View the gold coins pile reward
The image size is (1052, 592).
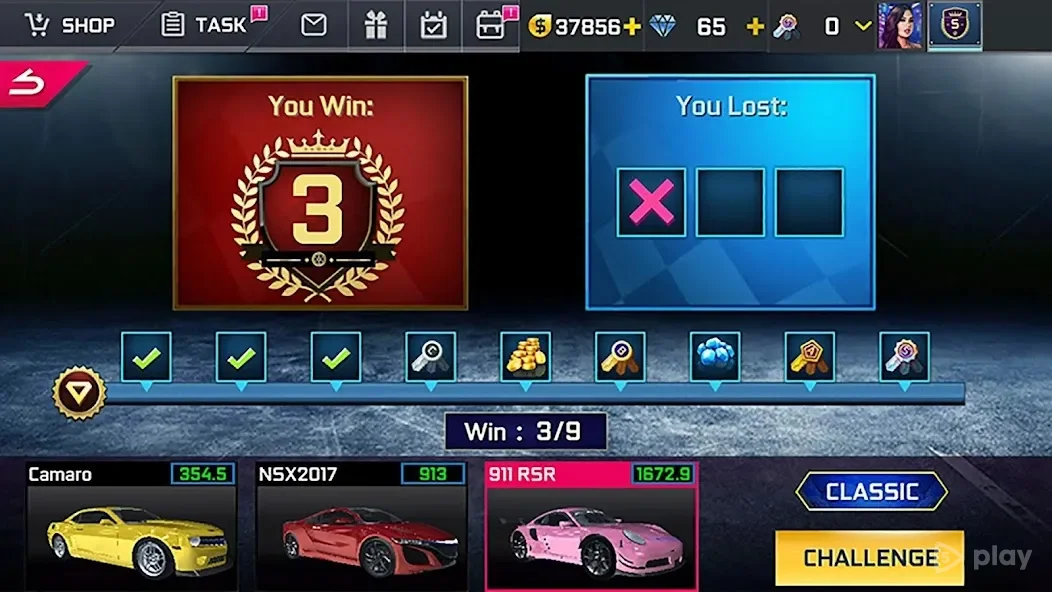(x=525, y=357)
